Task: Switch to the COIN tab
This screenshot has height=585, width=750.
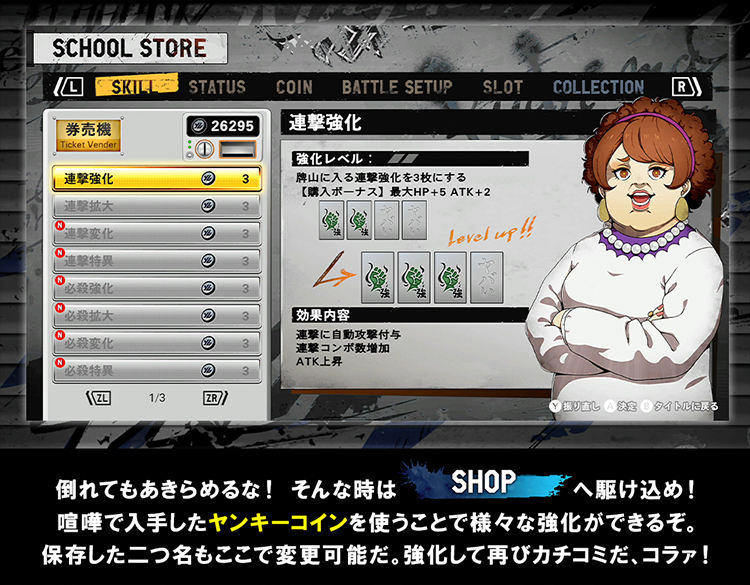Action: (294, 87)
